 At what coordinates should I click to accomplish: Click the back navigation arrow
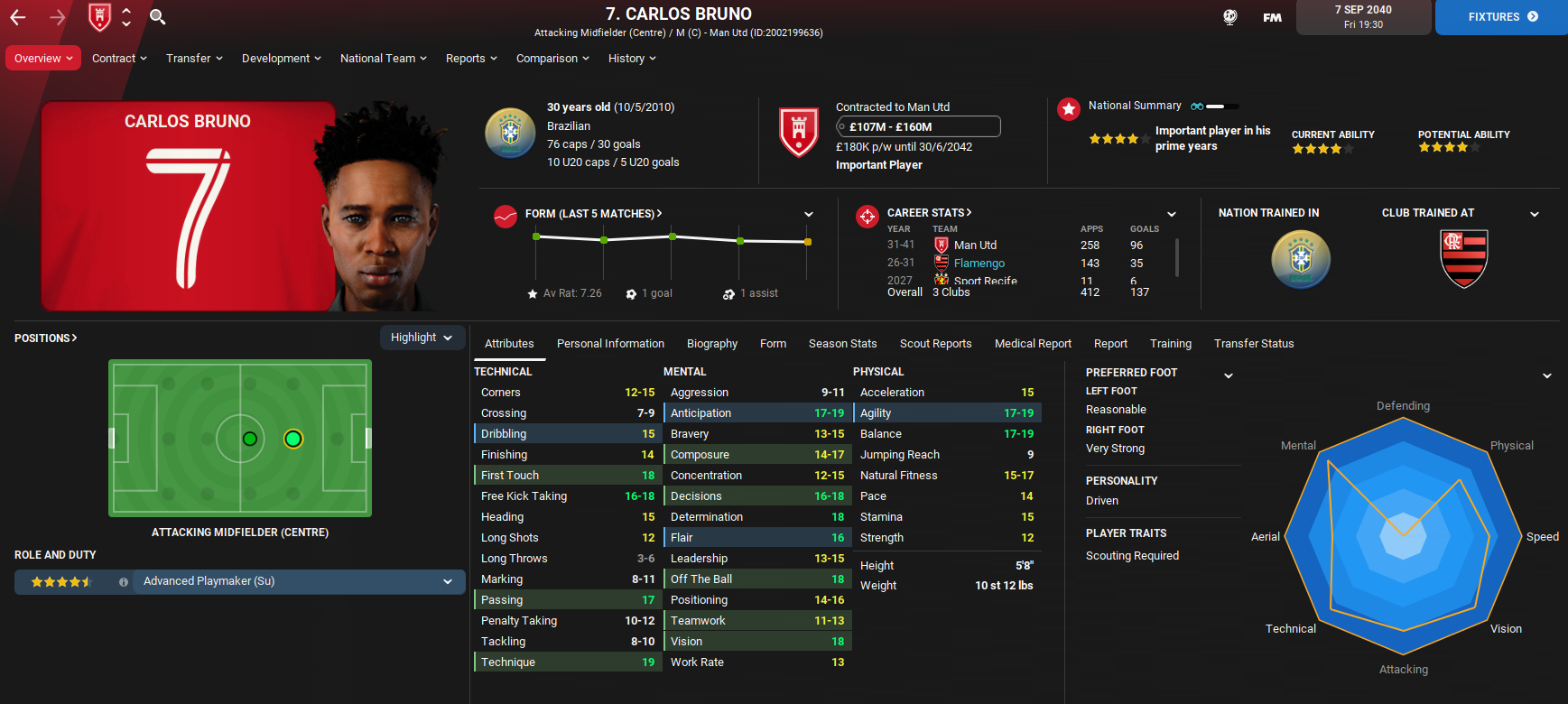[x=17, y=17]
